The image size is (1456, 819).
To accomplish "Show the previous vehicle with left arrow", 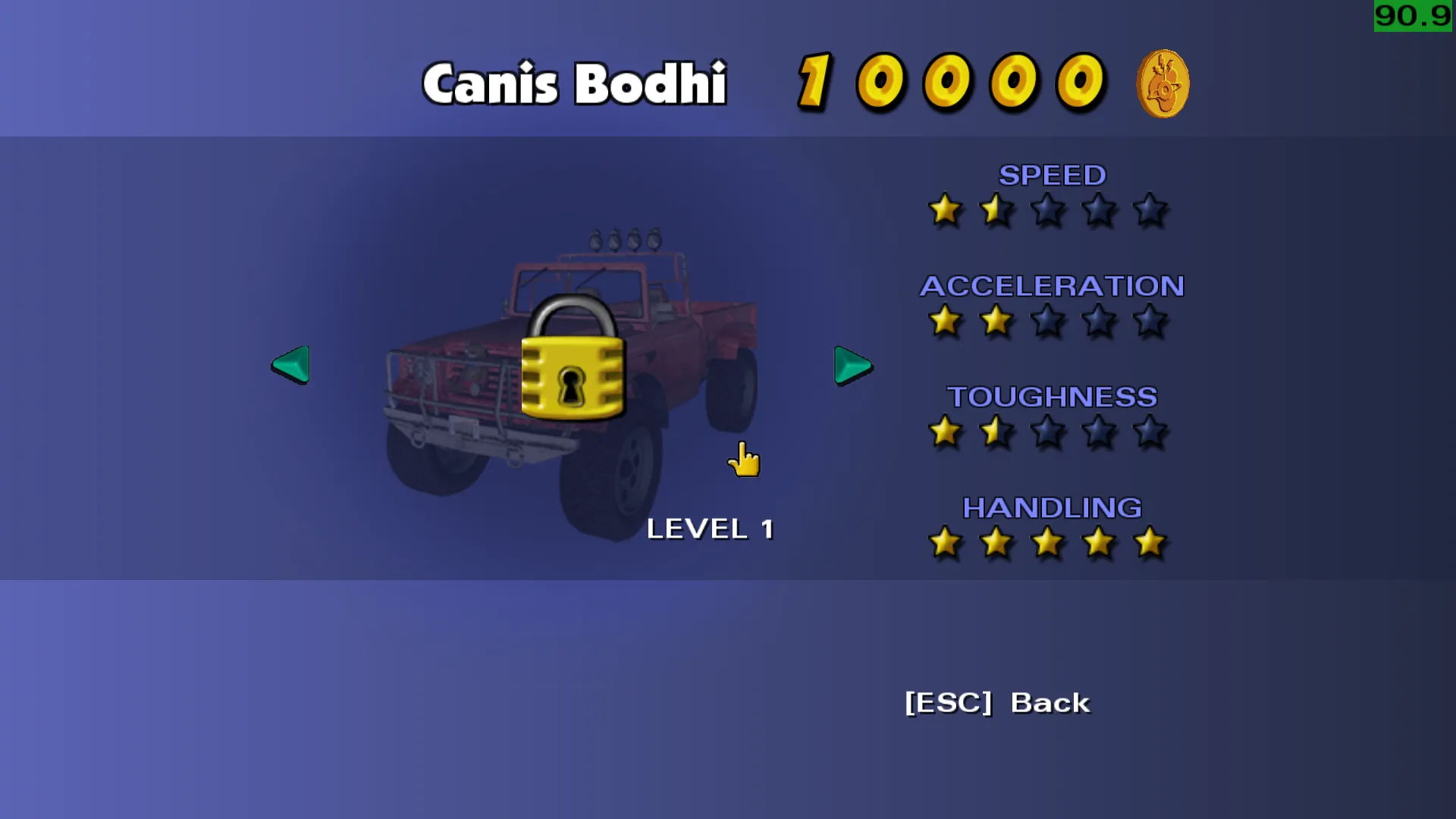I will pos(292,365).
